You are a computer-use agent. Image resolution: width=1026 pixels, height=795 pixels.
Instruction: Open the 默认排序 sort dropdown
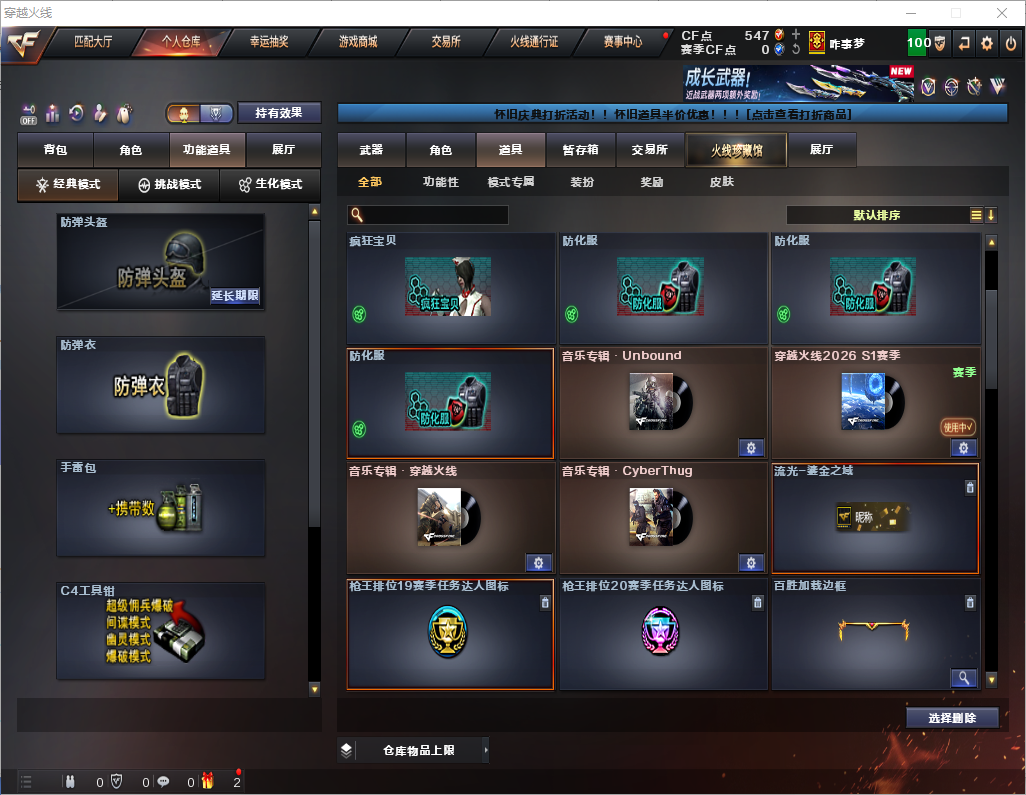coord(876,215)
